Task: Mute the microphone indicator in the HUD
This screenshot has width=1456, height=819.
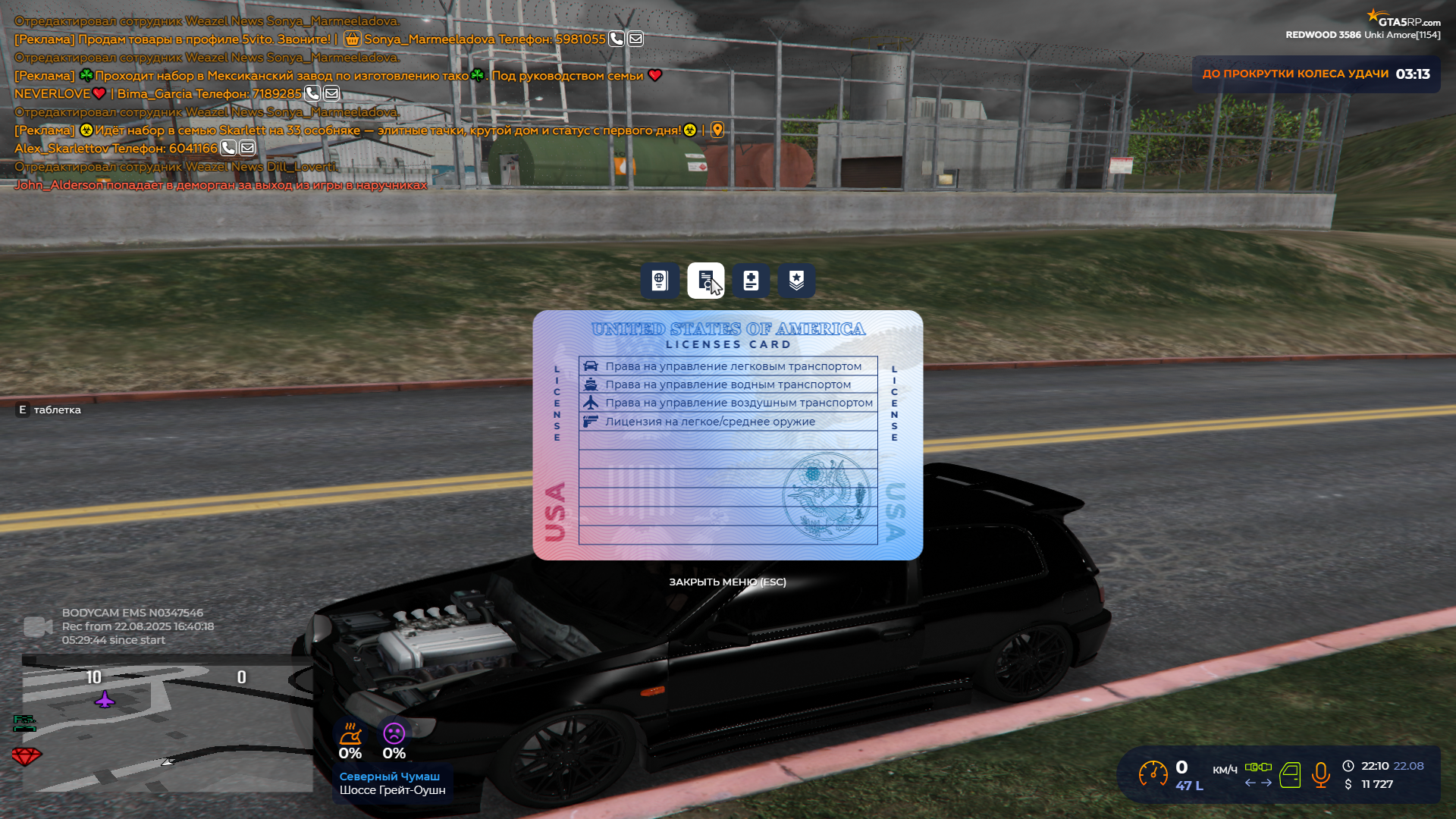Action: coord(1319,775)
